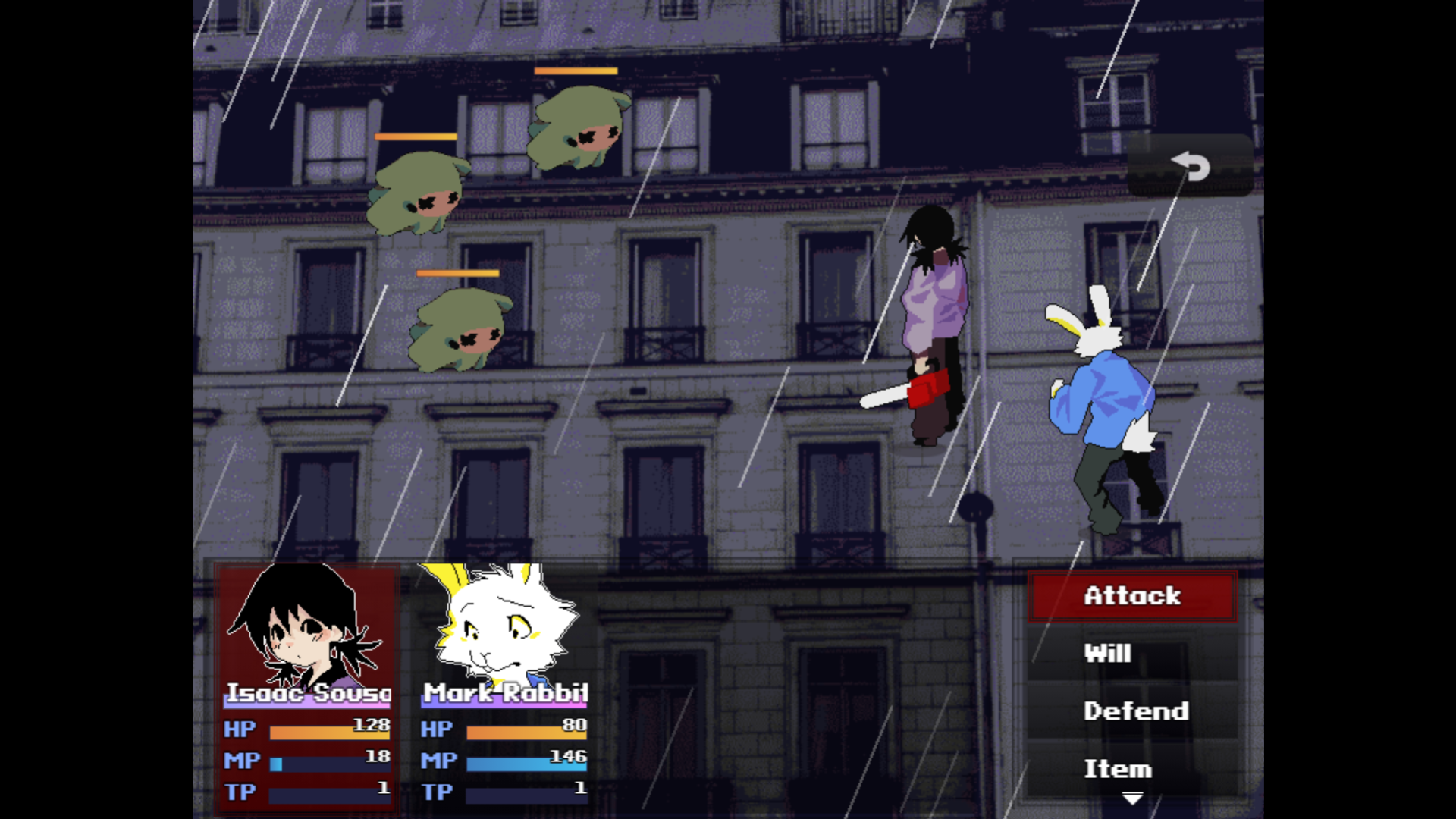Pick the Defend command
Viewport: 1456px width, 819px height.
(x=1131, y=711)
